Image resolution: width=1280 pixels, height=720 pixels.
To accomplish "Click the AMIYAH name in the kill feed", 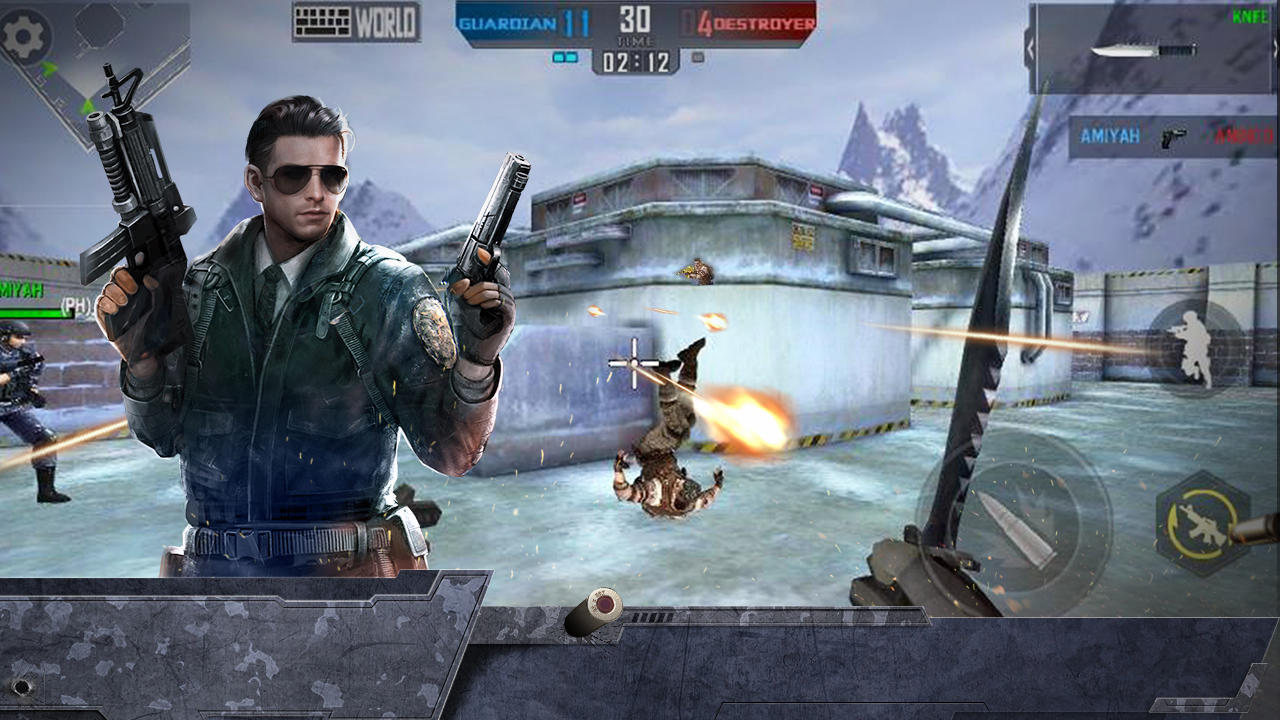I will [x=1109, y=136].
